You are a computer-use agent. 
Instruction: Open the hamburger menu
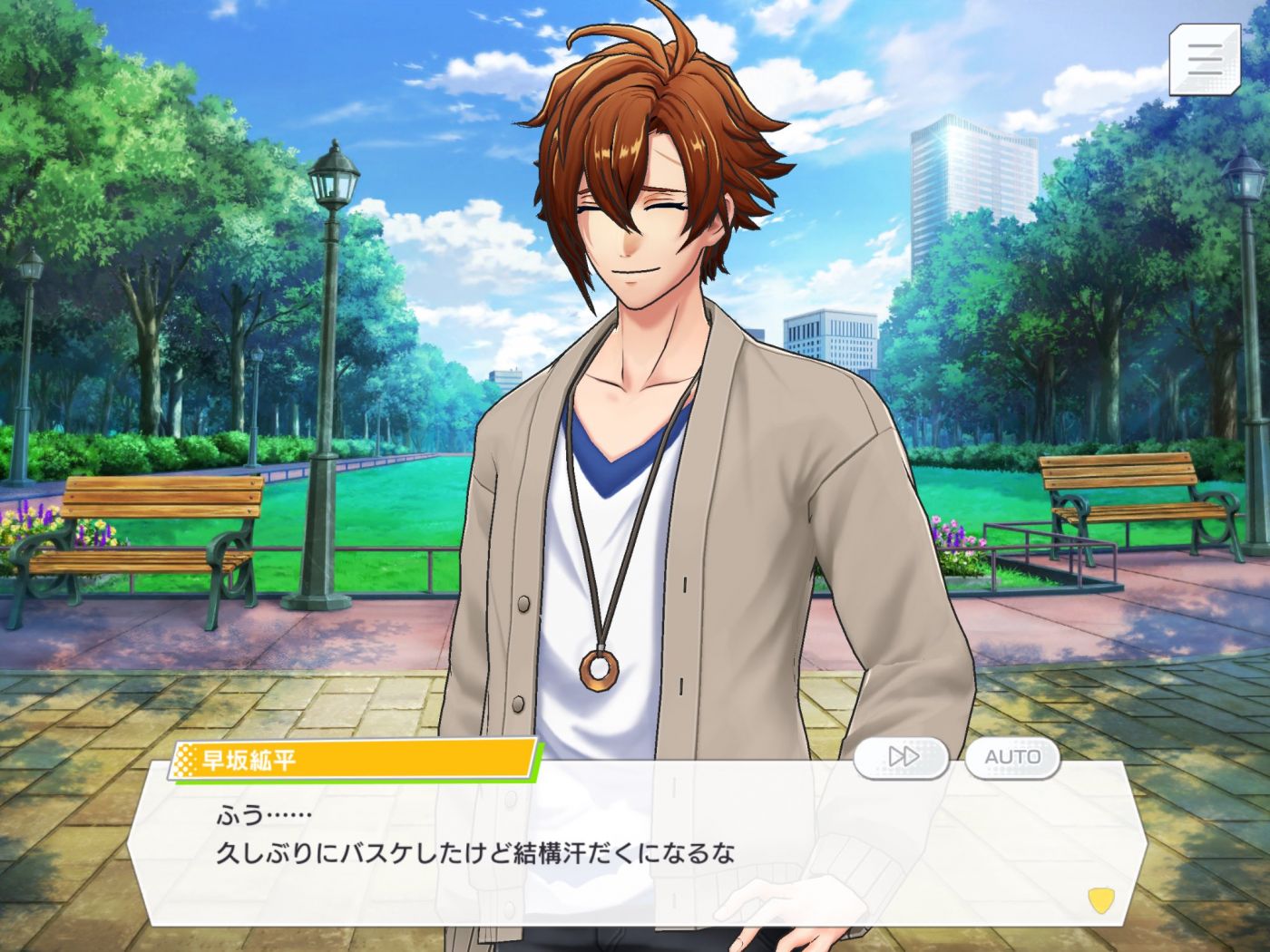(x=1204, y=59)
